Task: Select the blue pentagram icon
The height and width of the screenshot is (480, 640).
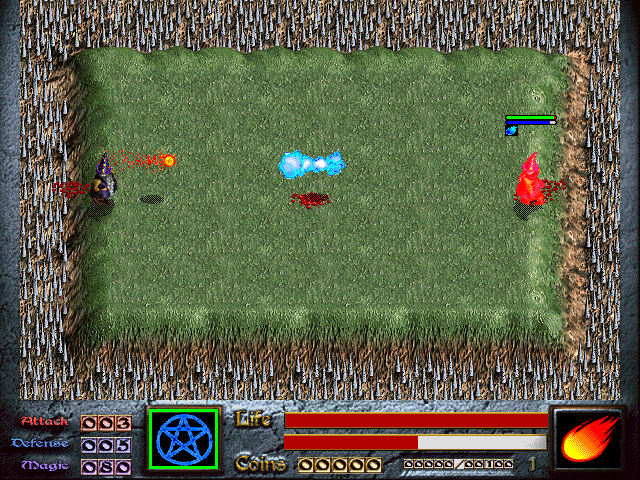Action: click(x=183, y=439)
